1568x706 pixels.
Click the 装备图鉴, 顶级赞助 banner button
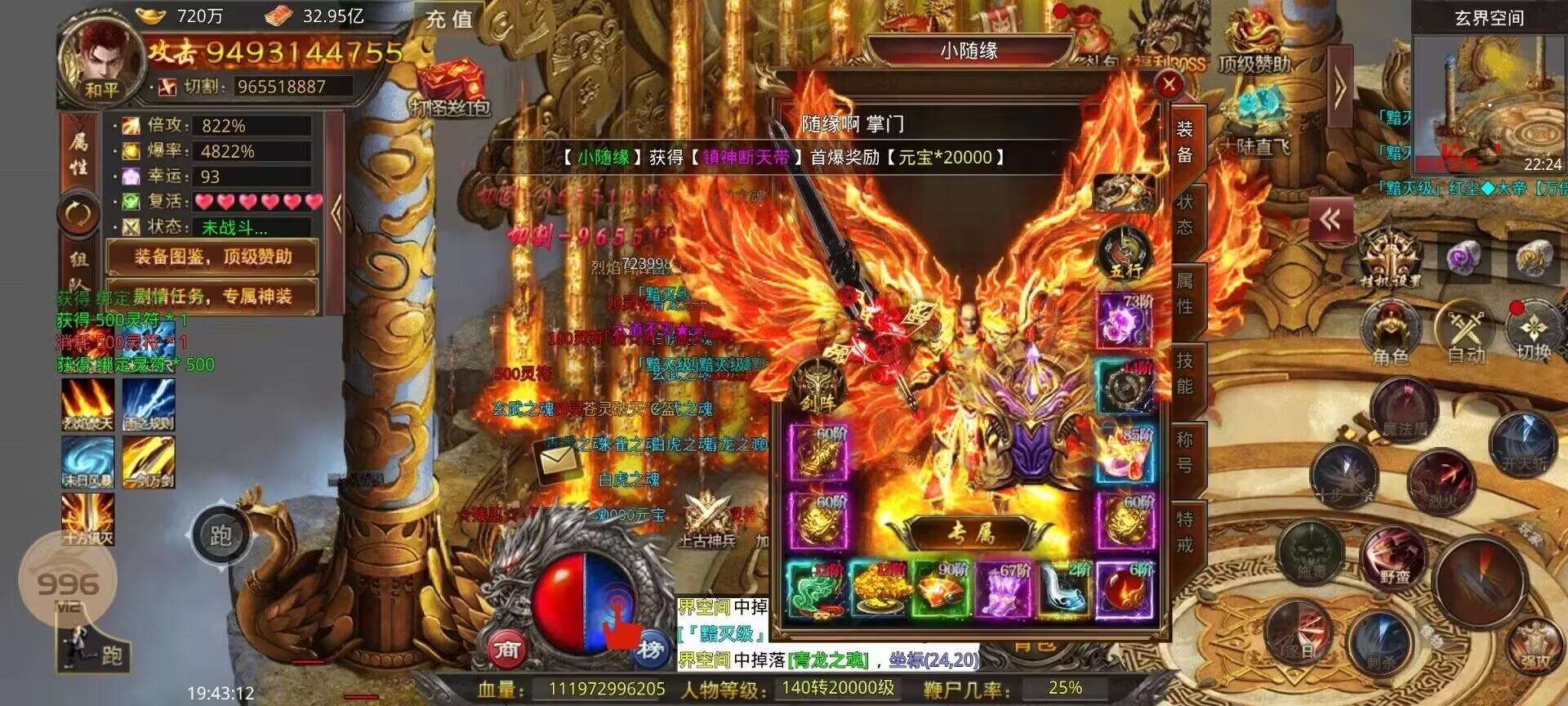[212, 257]
